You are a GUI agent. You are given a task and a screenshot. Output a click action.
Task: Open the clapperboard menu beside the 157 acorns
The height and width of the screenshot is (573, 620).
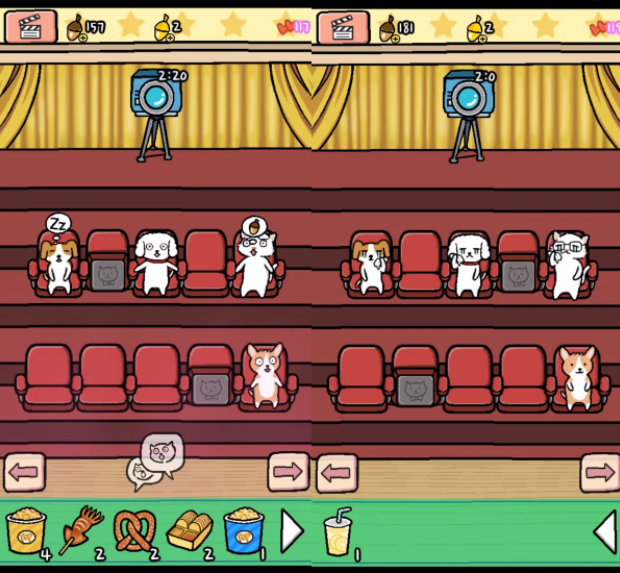(x=31, y=27)
